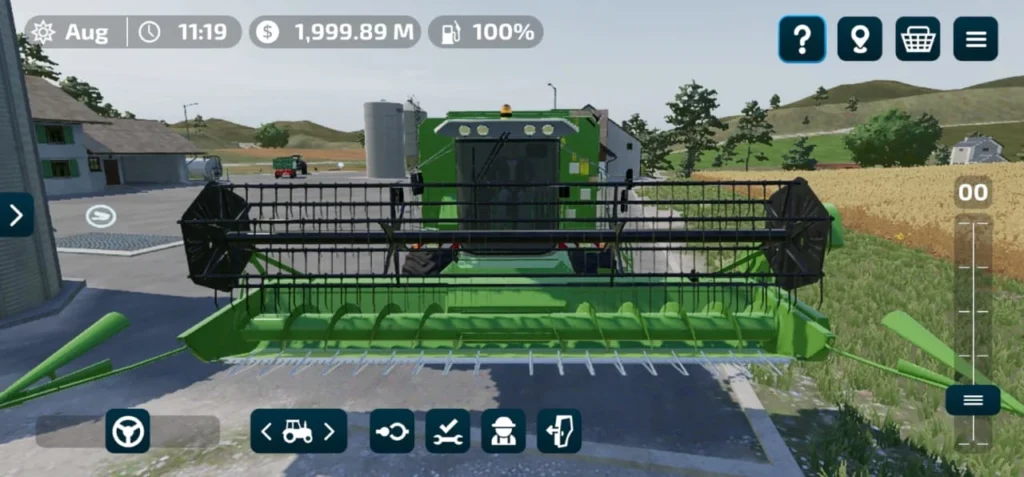
Task: Tap the attach implement coupling icon
Action: [x=391, y=431]
